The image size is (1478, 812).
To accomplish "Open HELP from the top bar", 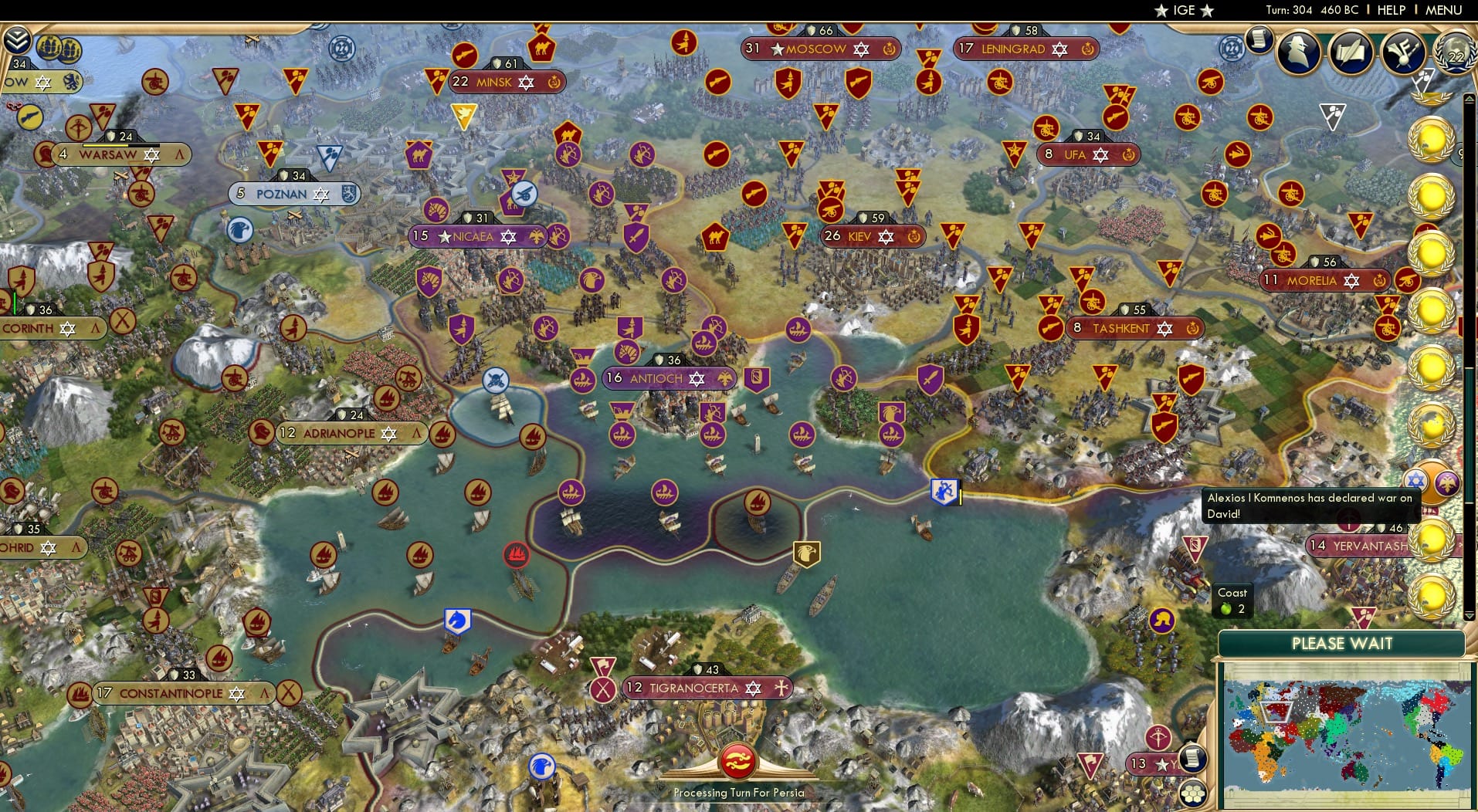I will pyautogui.click(x=1390, y=10).
